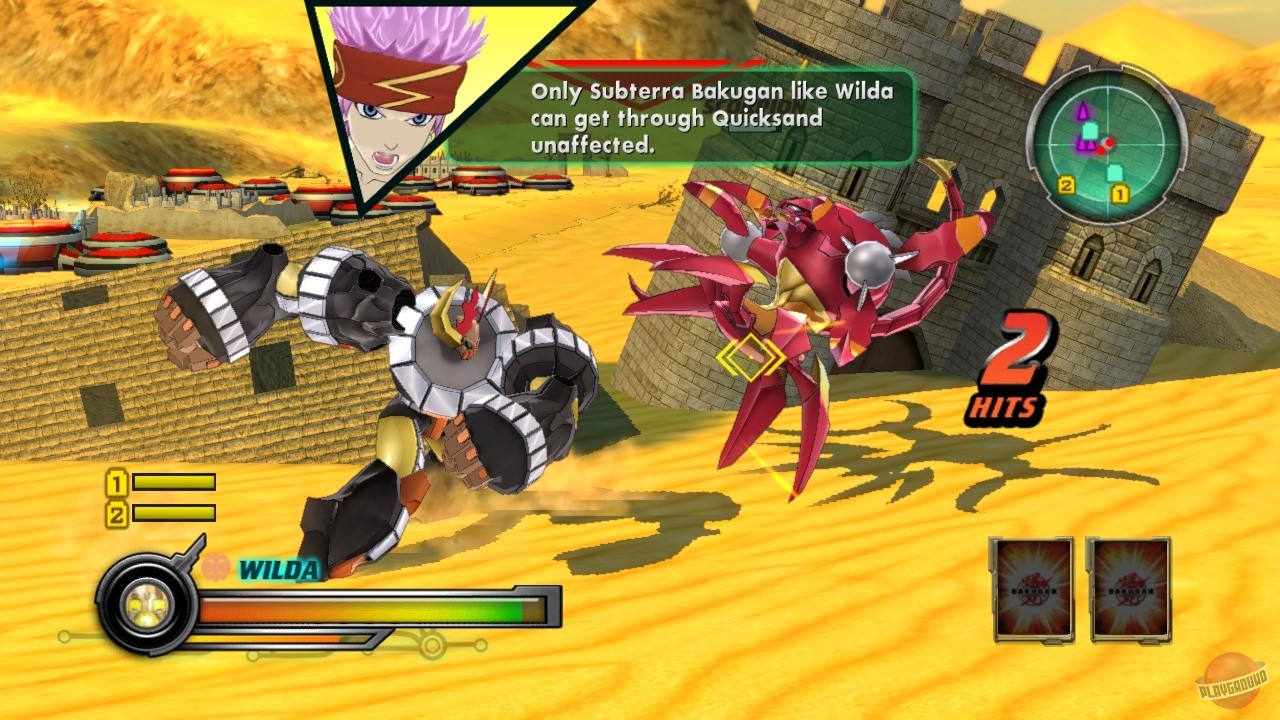Viewport: 1280px width, 720px height.
Task: Click the Wilda face icon beside the name label
Action: coord(215,567)
